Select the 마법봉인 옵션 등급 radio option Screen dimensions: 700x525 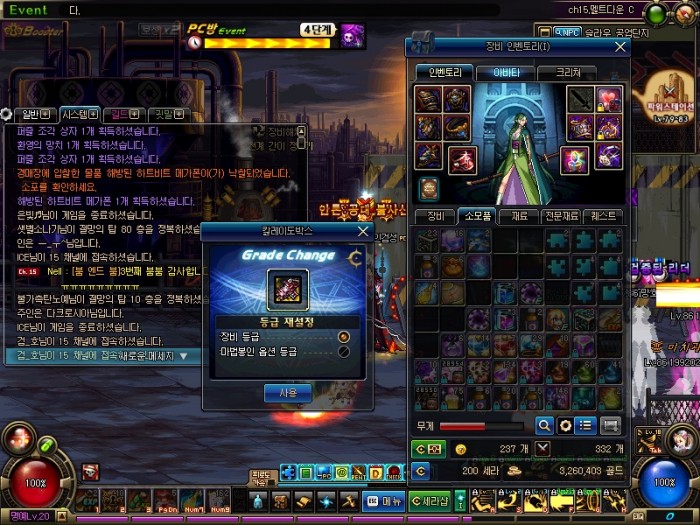pyautogui.click(x=344, y=351)
